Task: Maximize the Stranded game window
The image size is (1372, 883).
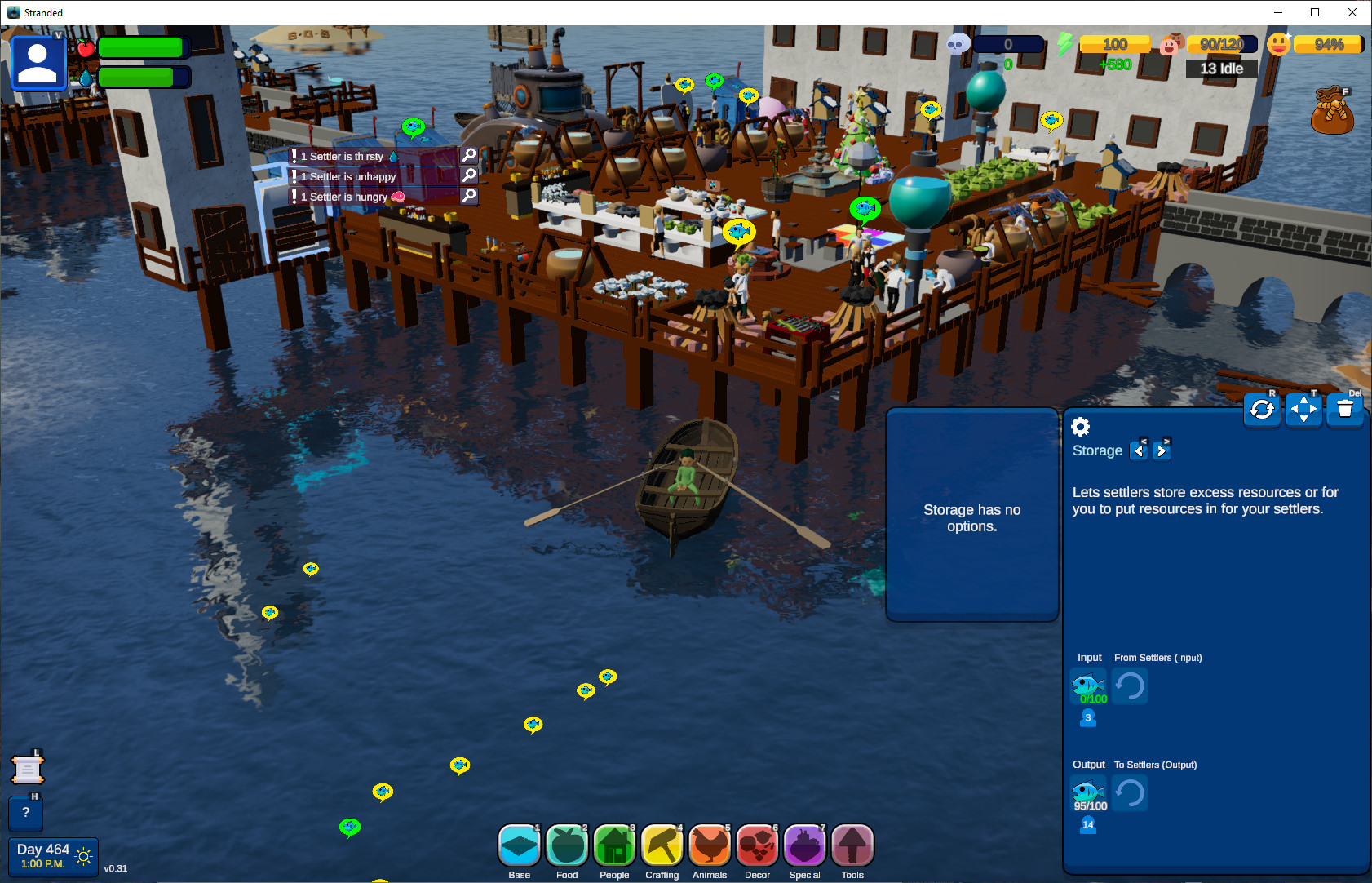Action: tap(1315, 12)
